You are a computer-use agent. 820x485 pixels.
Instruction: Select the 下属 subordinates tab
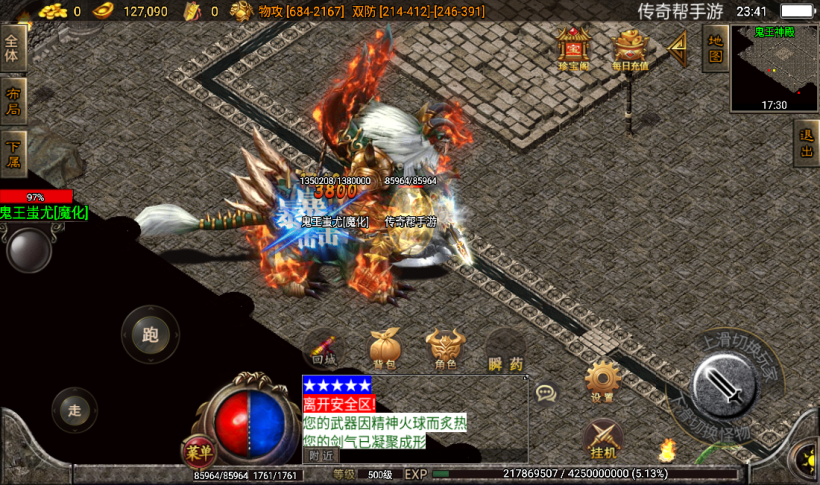point(13,153)
